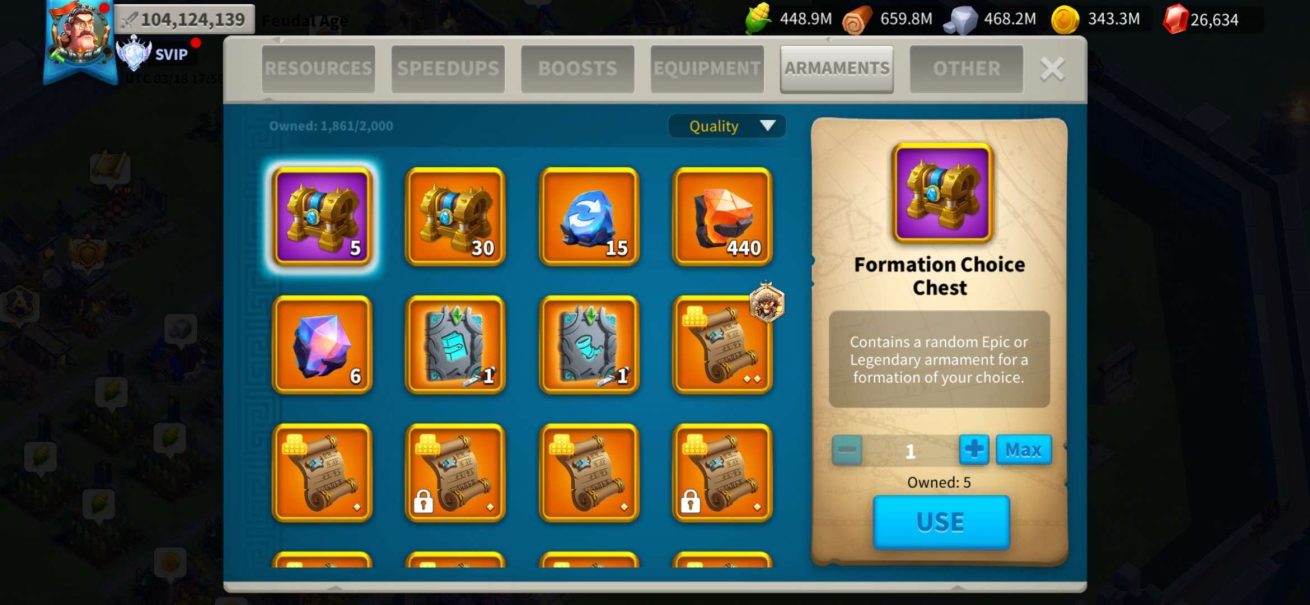Decrease quantity with the minus button
The height and width of the screenshot is (605, 1310).
[x=847, y=450]
